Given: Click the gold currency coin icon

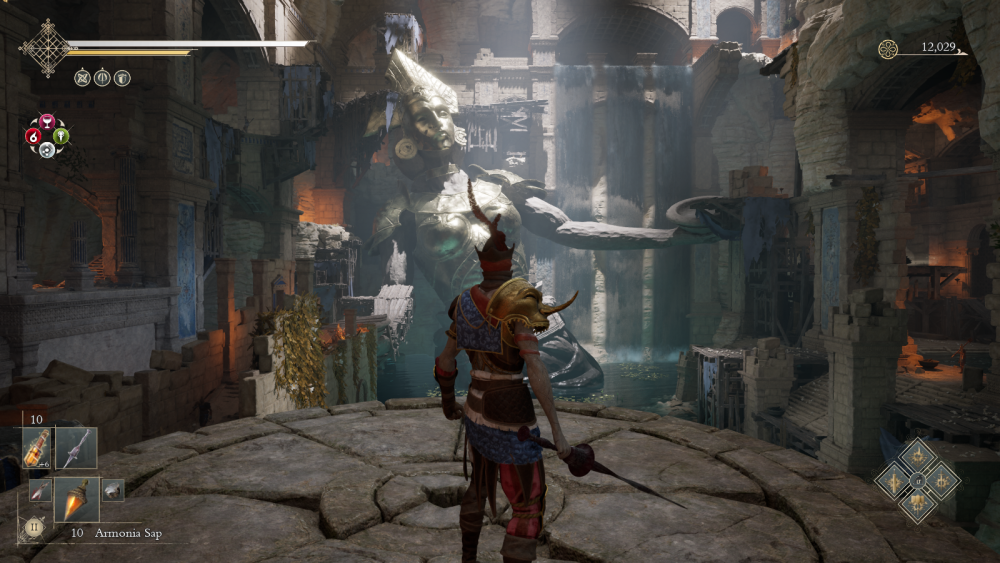Looking at the screenshot, I should (888, 49).
